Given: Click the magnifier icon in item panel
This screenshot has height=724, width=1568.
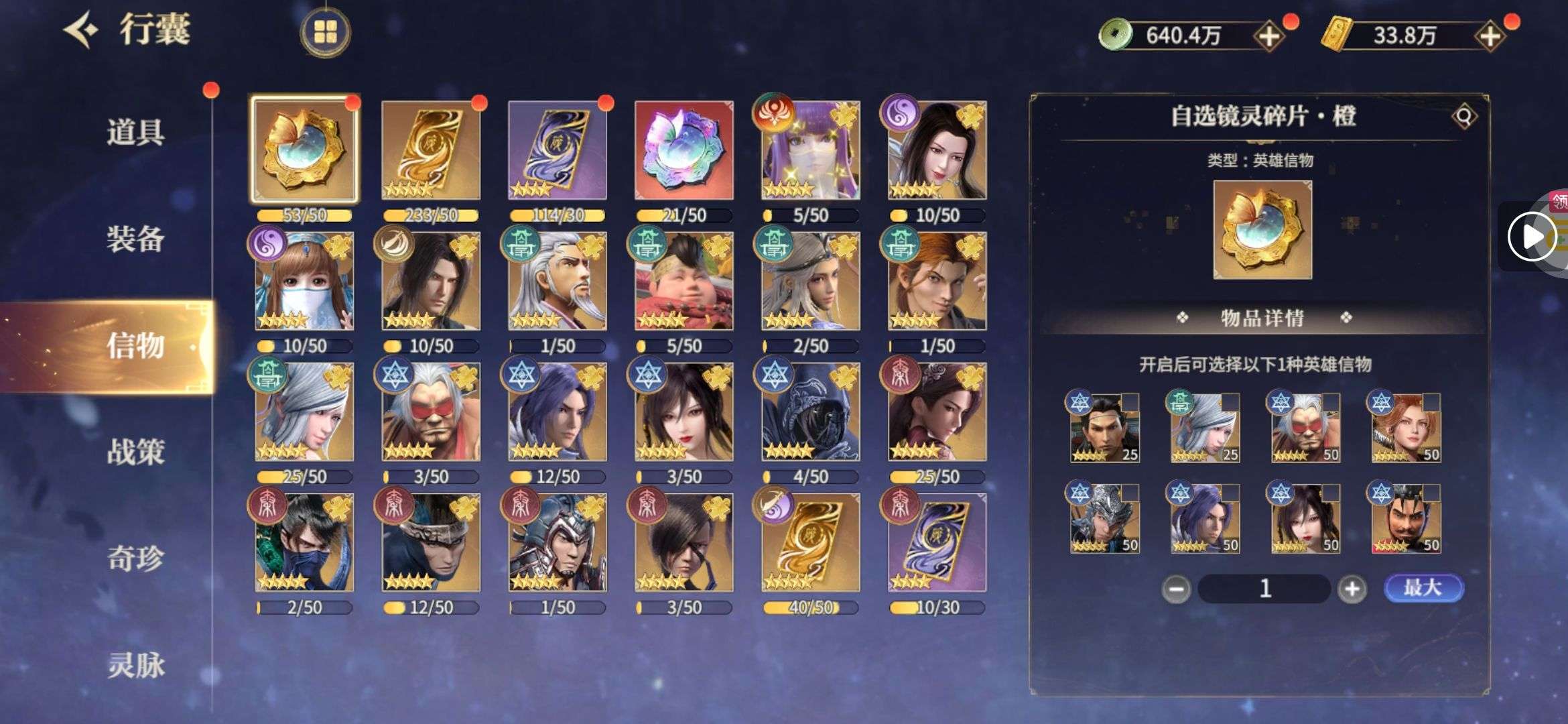Looking at the screenshot, I should (x=1464, y=117).
